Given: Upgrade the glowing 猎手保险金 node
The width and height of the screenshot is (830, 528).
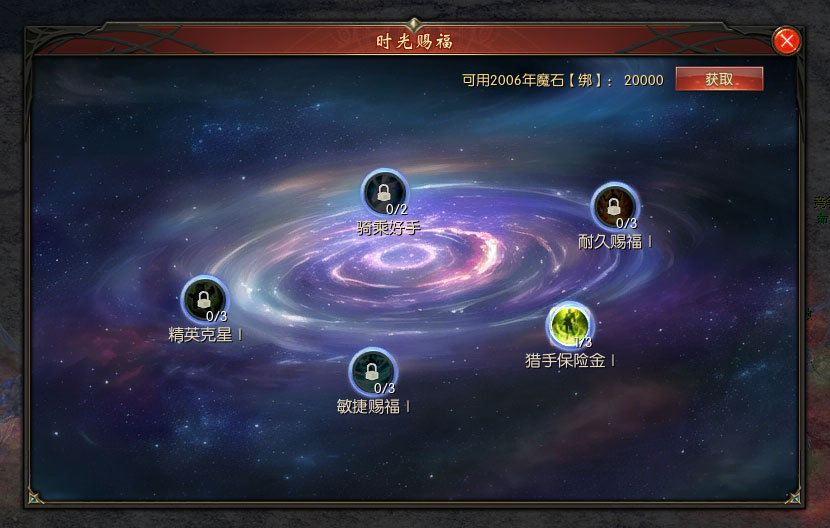Looking at the screenshot, I should click(570, 324).
